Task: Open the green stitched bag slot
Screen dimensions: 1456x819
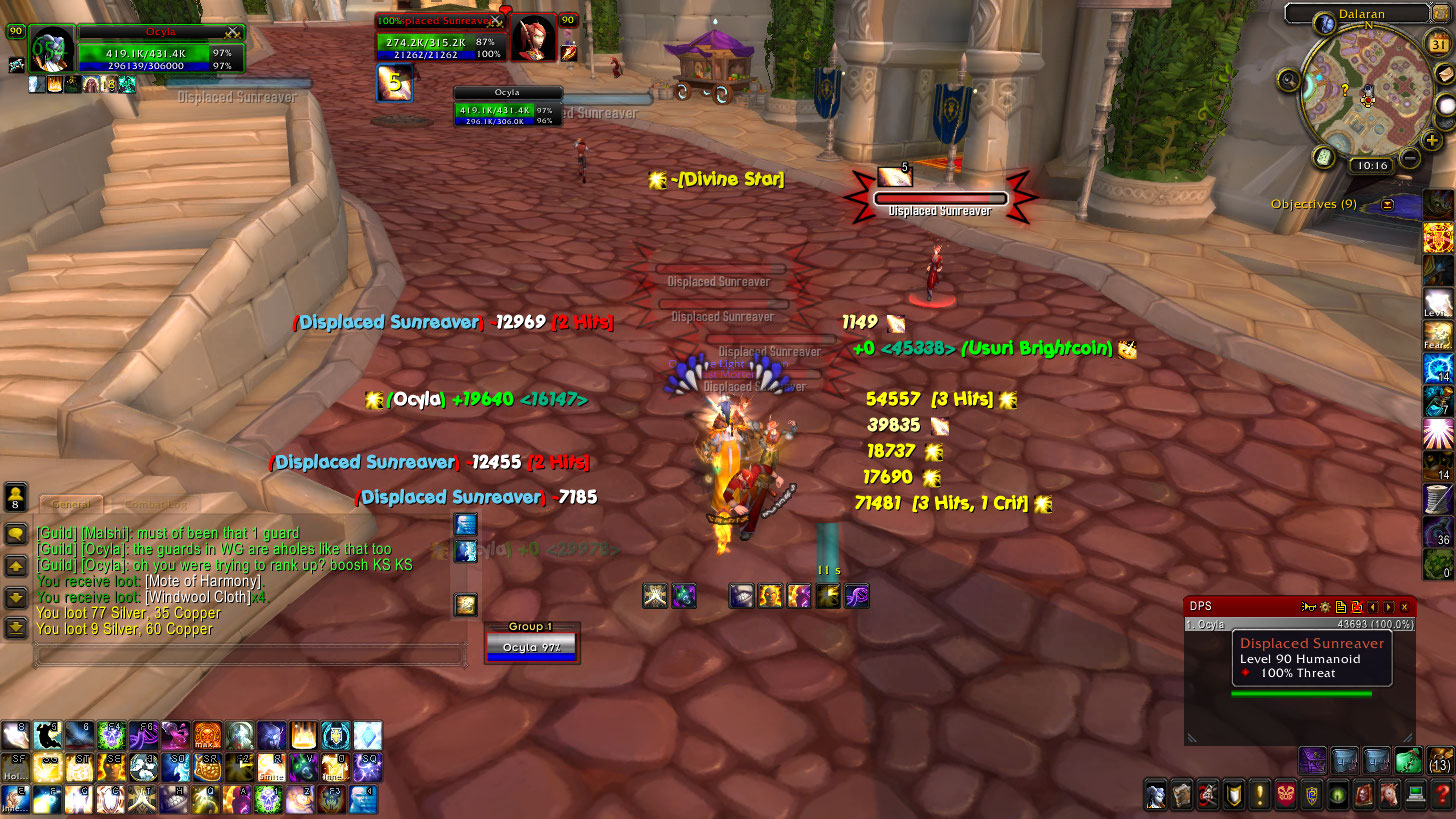Action: pos(1408,760)
